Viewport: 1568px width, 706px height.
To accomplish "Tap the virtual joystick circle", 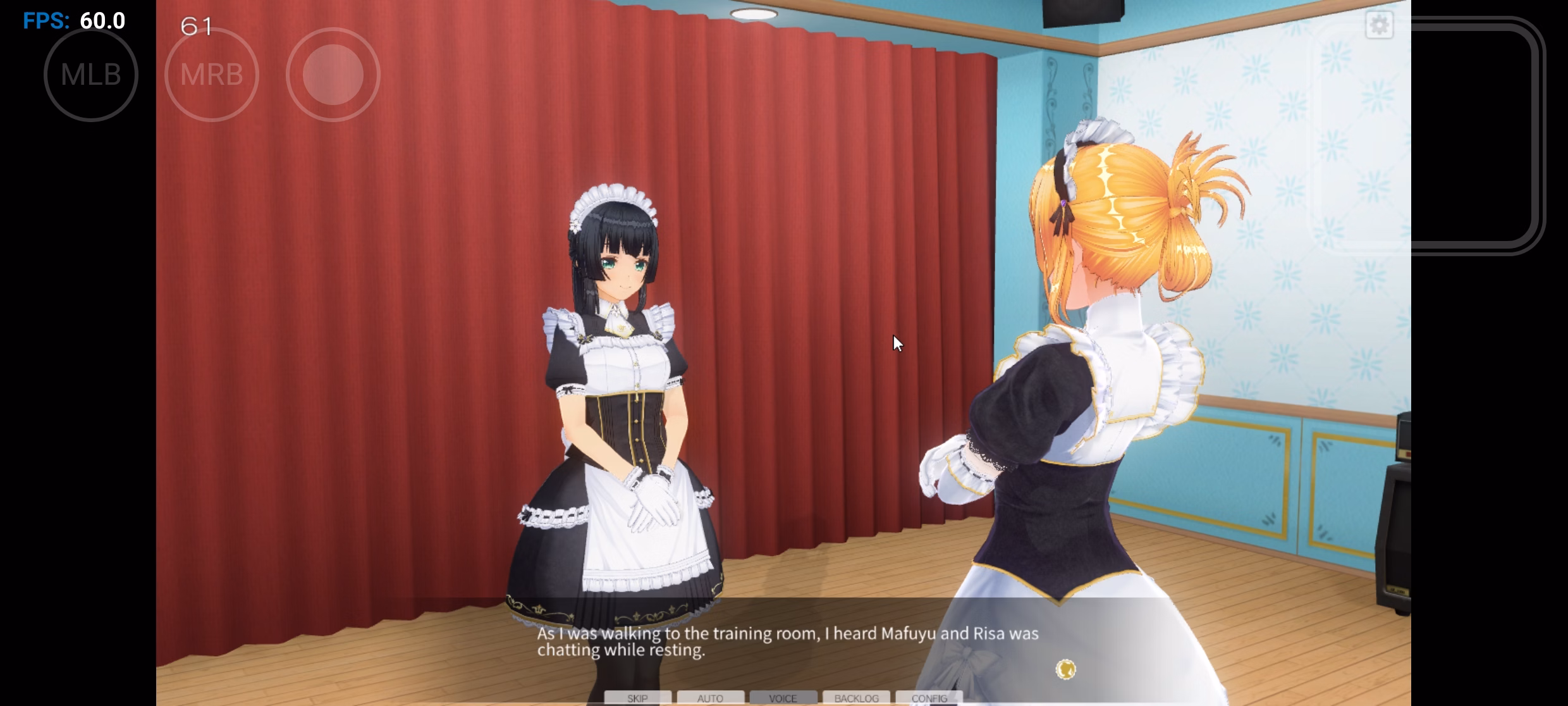I will point(333,75).
